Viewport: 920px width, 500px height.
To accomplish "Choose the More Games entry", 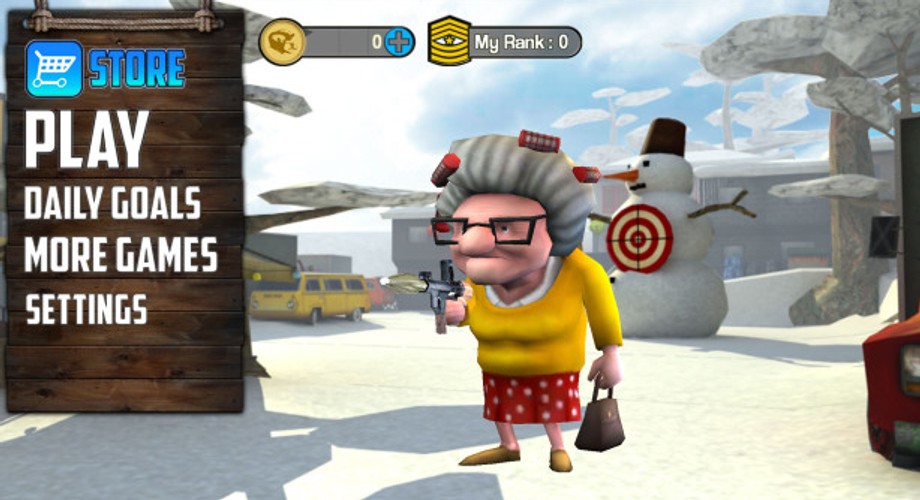I will point(121,256).
